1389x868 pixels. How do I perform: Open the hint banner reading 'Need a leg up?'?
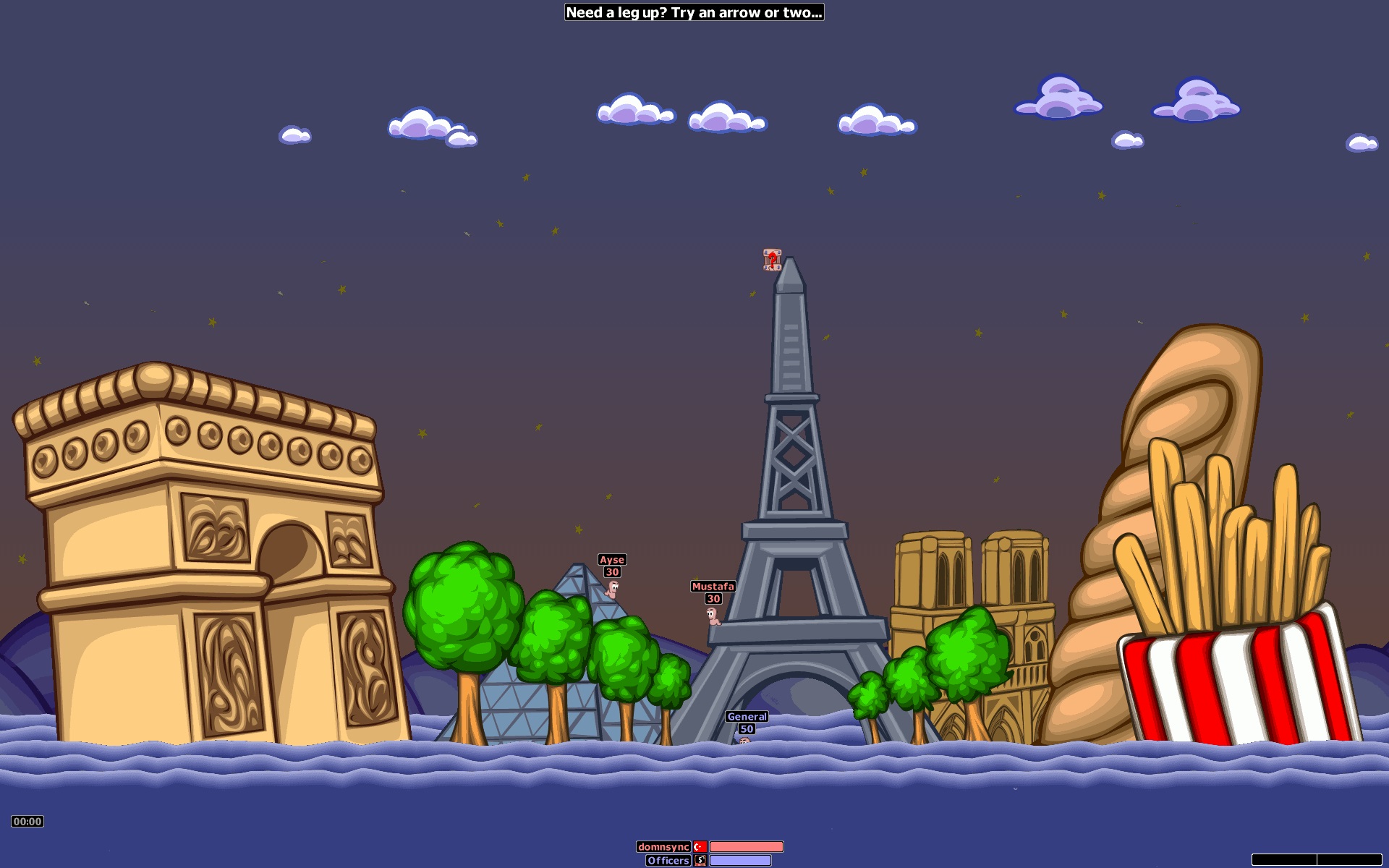[x=695, y=12]
